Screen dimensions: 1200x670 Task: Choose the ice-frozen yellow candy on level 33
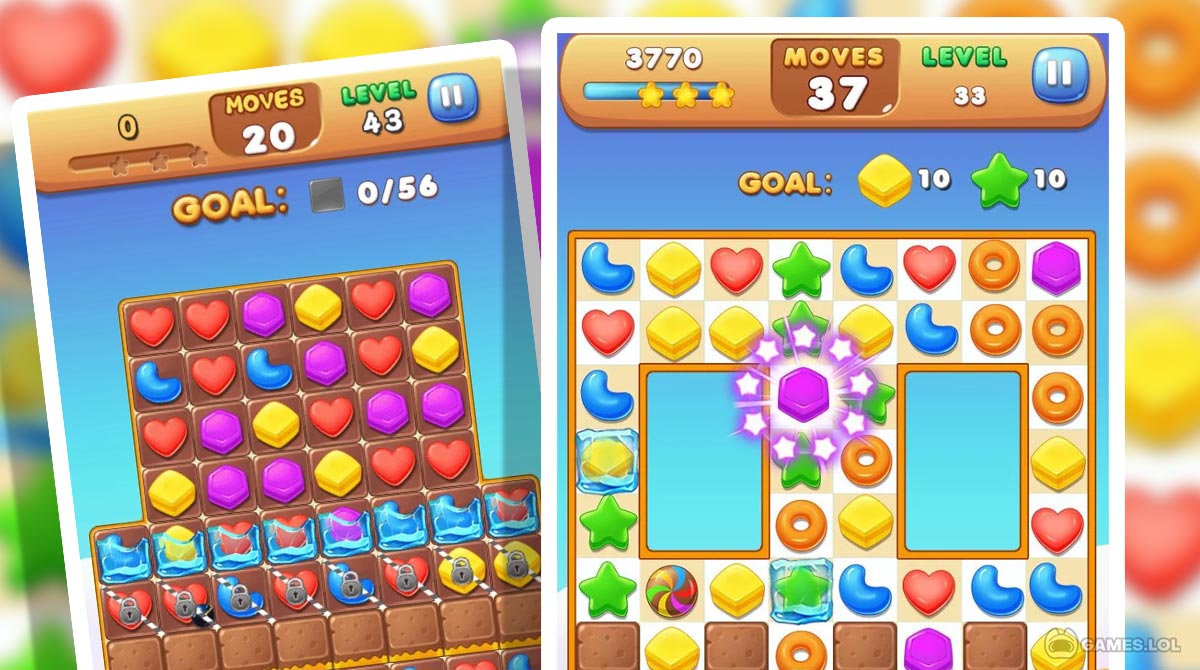click(x=607, y=459)
